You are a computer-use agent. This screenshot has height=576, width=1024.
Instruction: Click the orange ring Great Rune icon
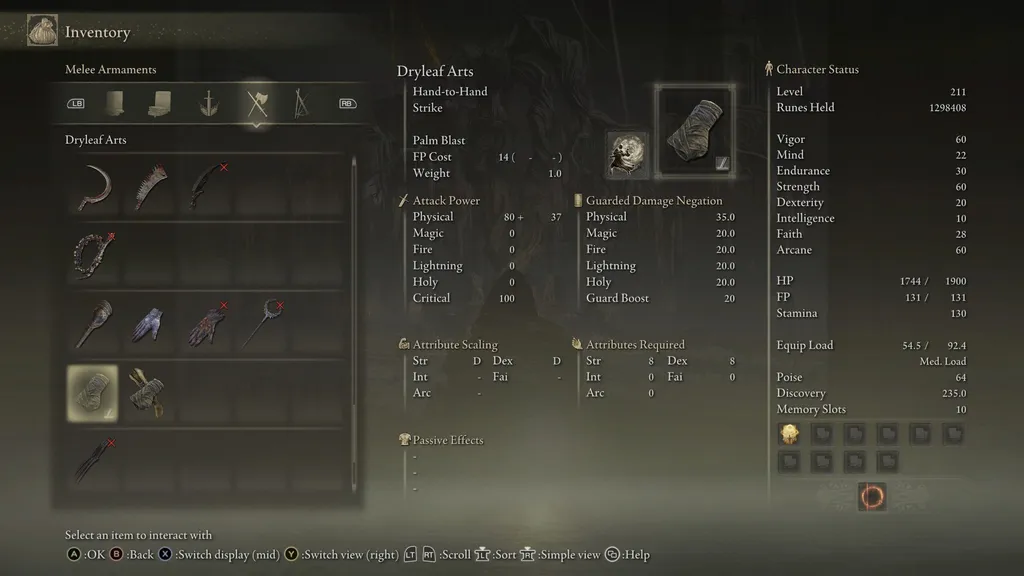point(872,496)
